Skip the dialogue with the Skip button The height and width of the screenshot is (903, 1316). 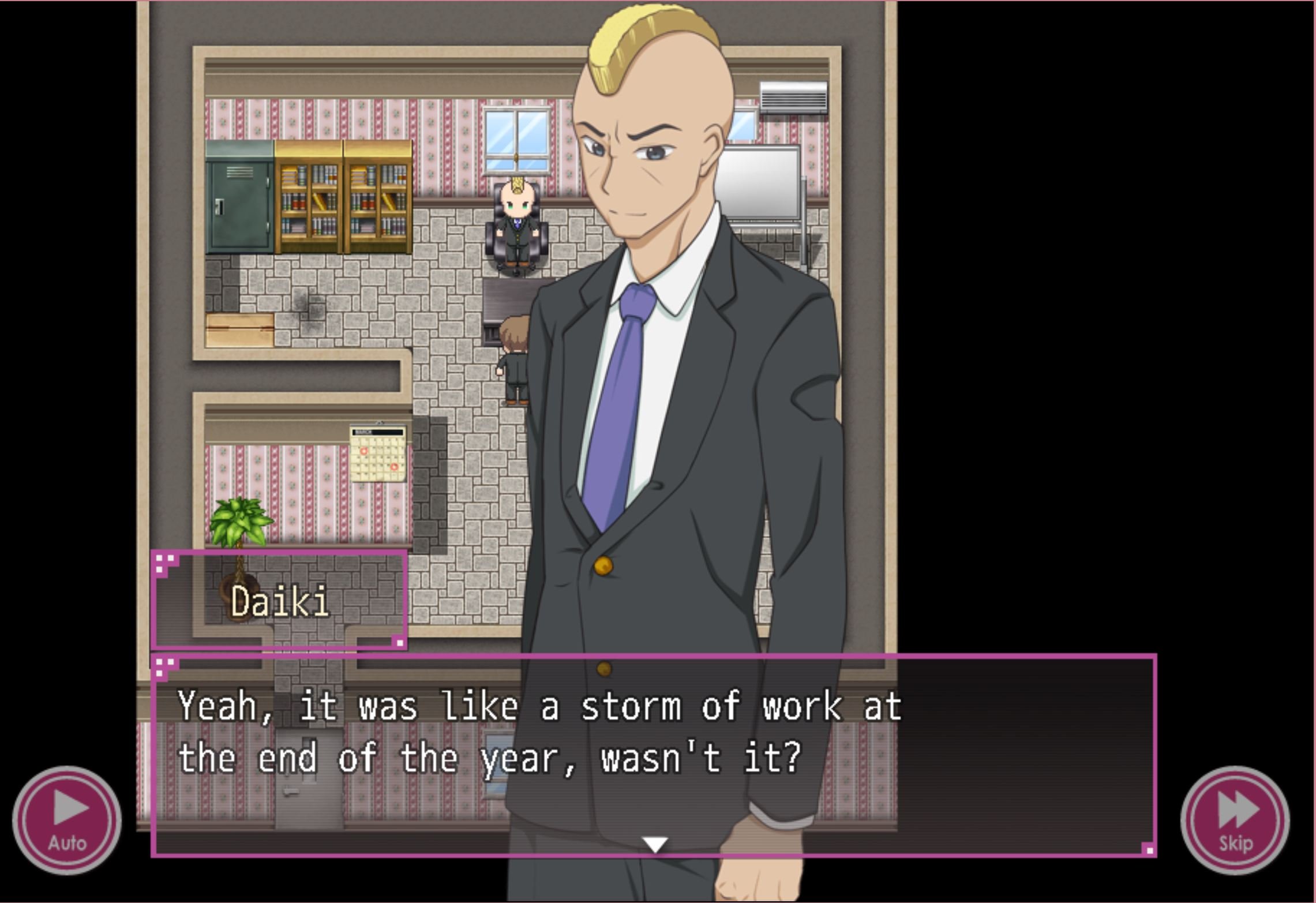1235,820
